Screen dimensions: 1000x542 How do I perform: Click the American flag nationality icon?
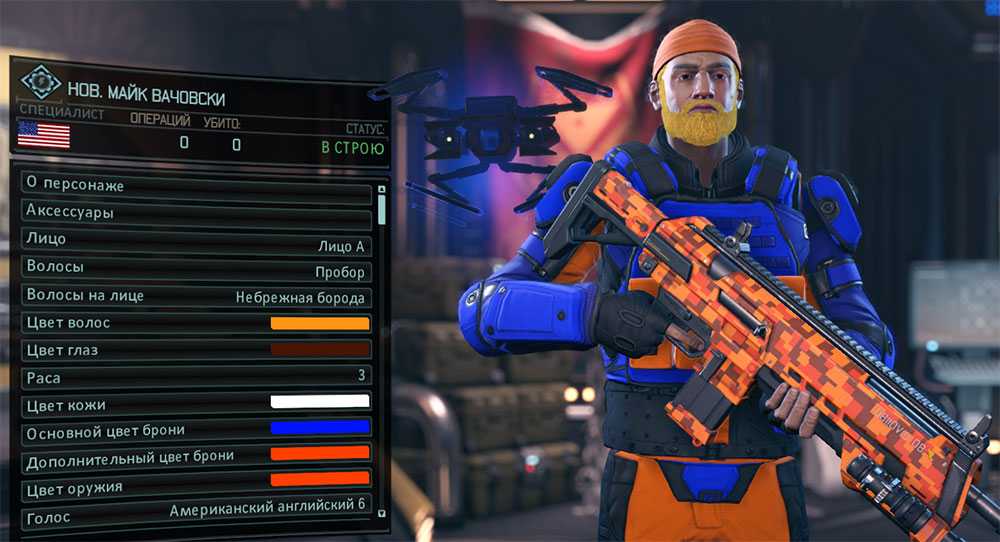pyautogui.click(x=43, y=135)
